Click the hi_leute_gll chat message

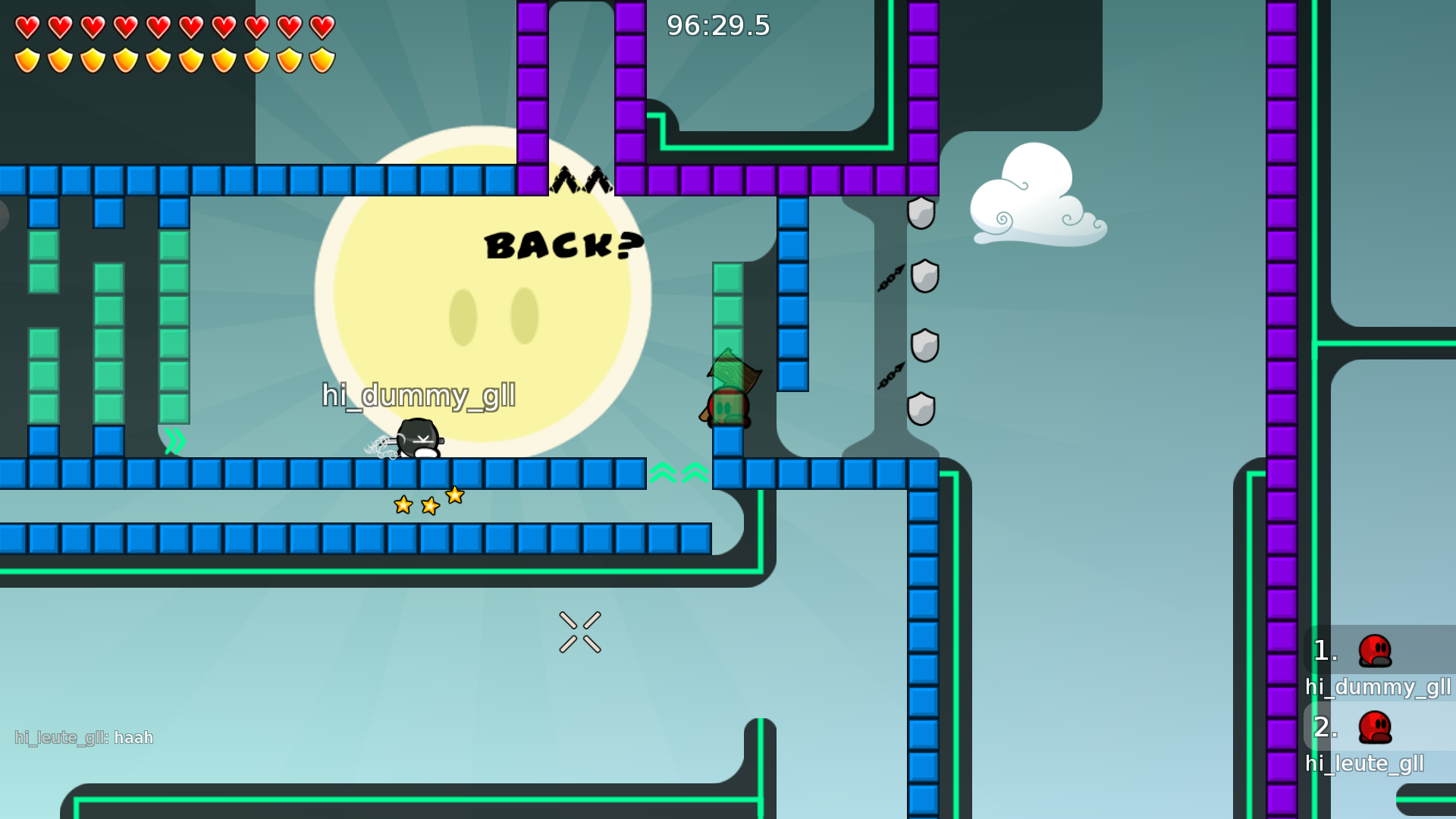click(84, 738)
